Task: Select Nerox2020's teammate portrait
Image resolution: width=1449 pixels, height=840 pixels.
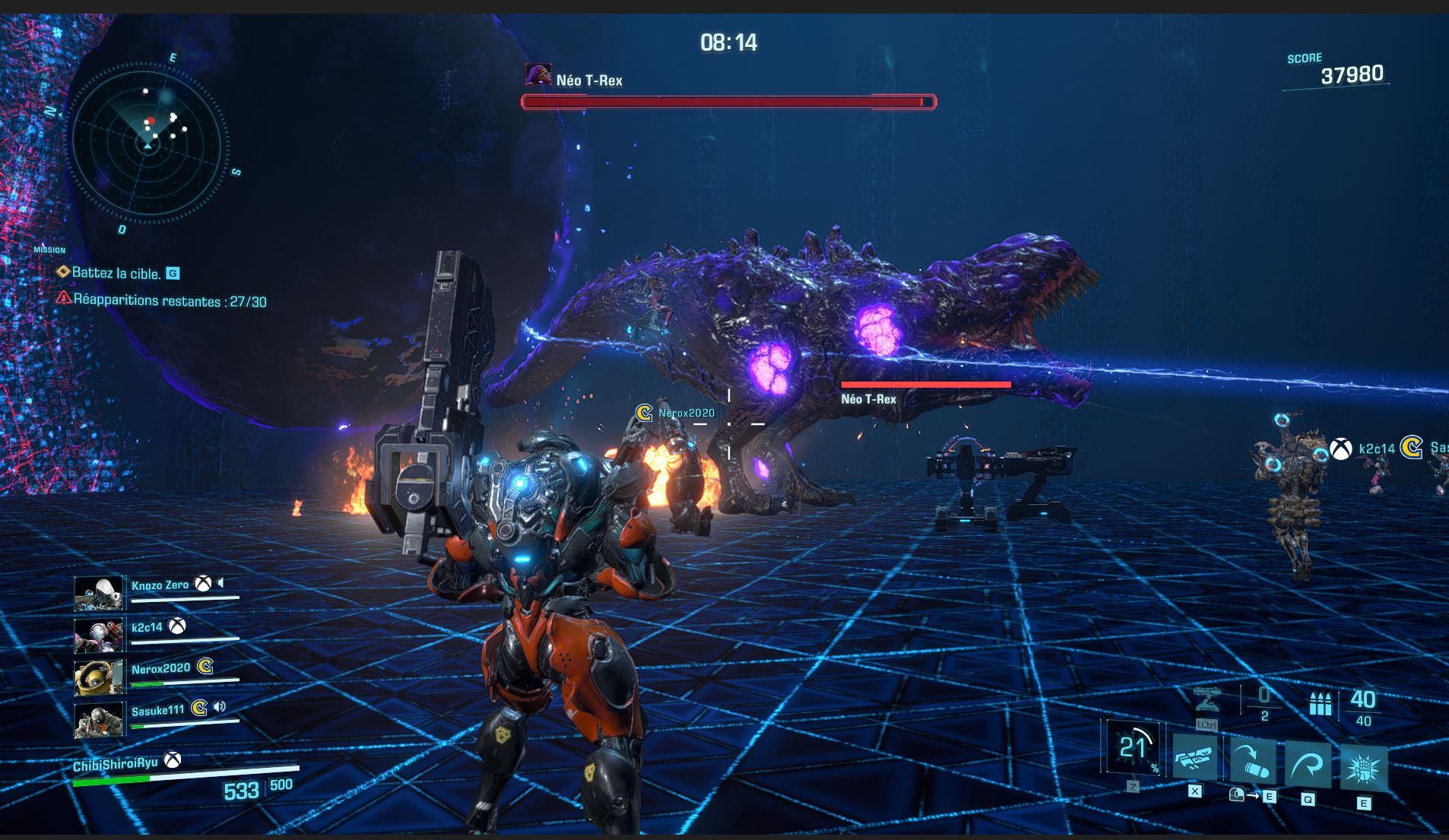Action: pos(99,677)
